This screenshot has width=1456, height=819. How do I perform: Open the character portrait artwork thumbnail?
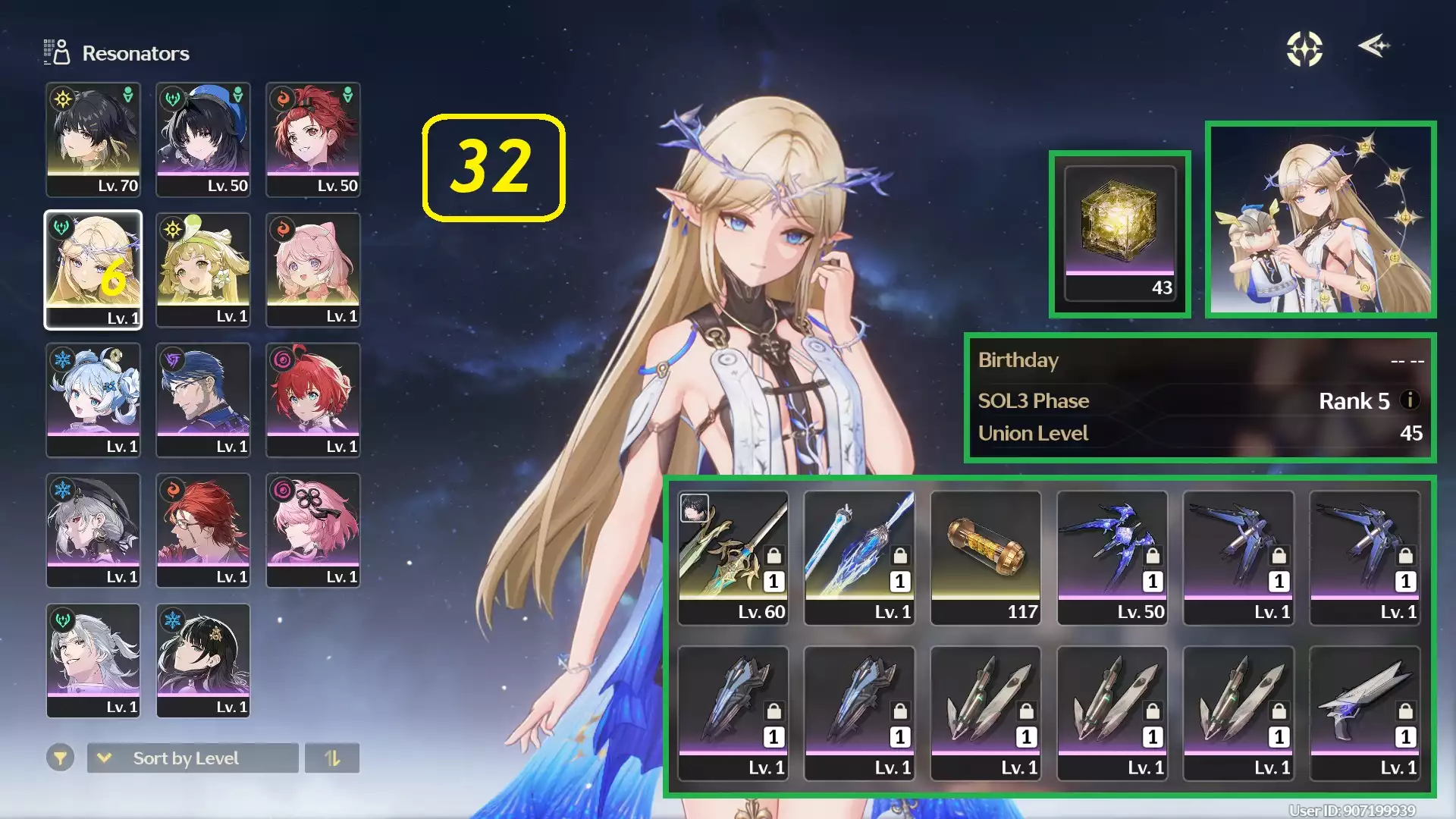tap(1320, 219)
